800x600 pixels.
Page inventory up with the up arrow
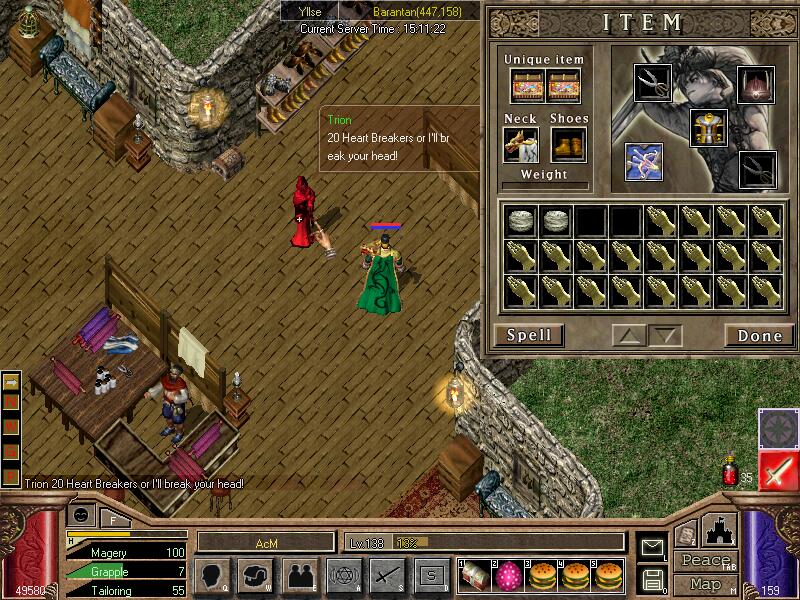628,336
